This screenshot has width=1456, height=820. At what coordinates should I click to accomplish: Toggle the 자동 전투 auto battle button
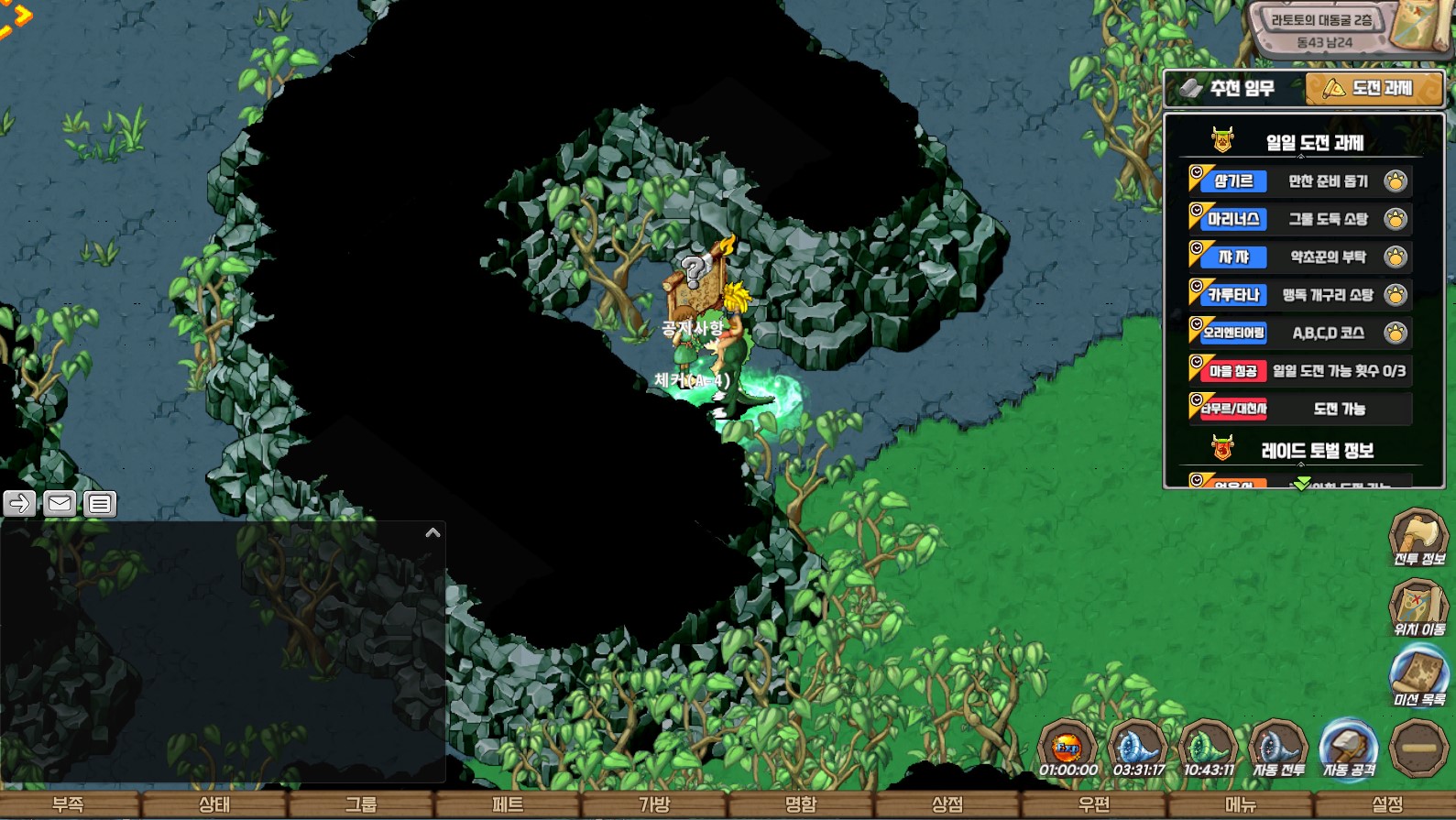click(1278, 749)
